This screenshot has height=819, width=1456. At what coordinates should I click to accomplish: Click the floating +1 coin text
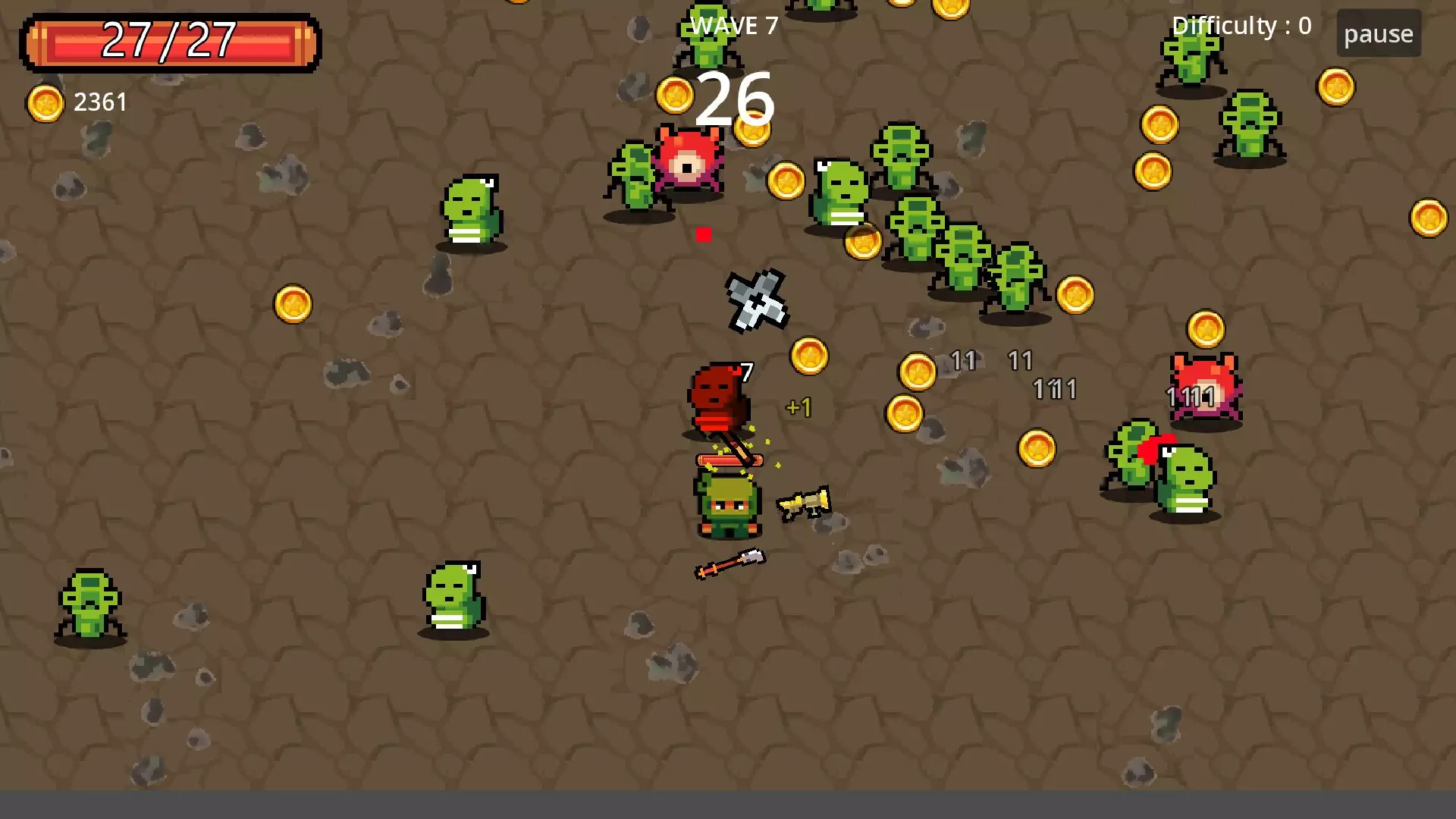799,408
